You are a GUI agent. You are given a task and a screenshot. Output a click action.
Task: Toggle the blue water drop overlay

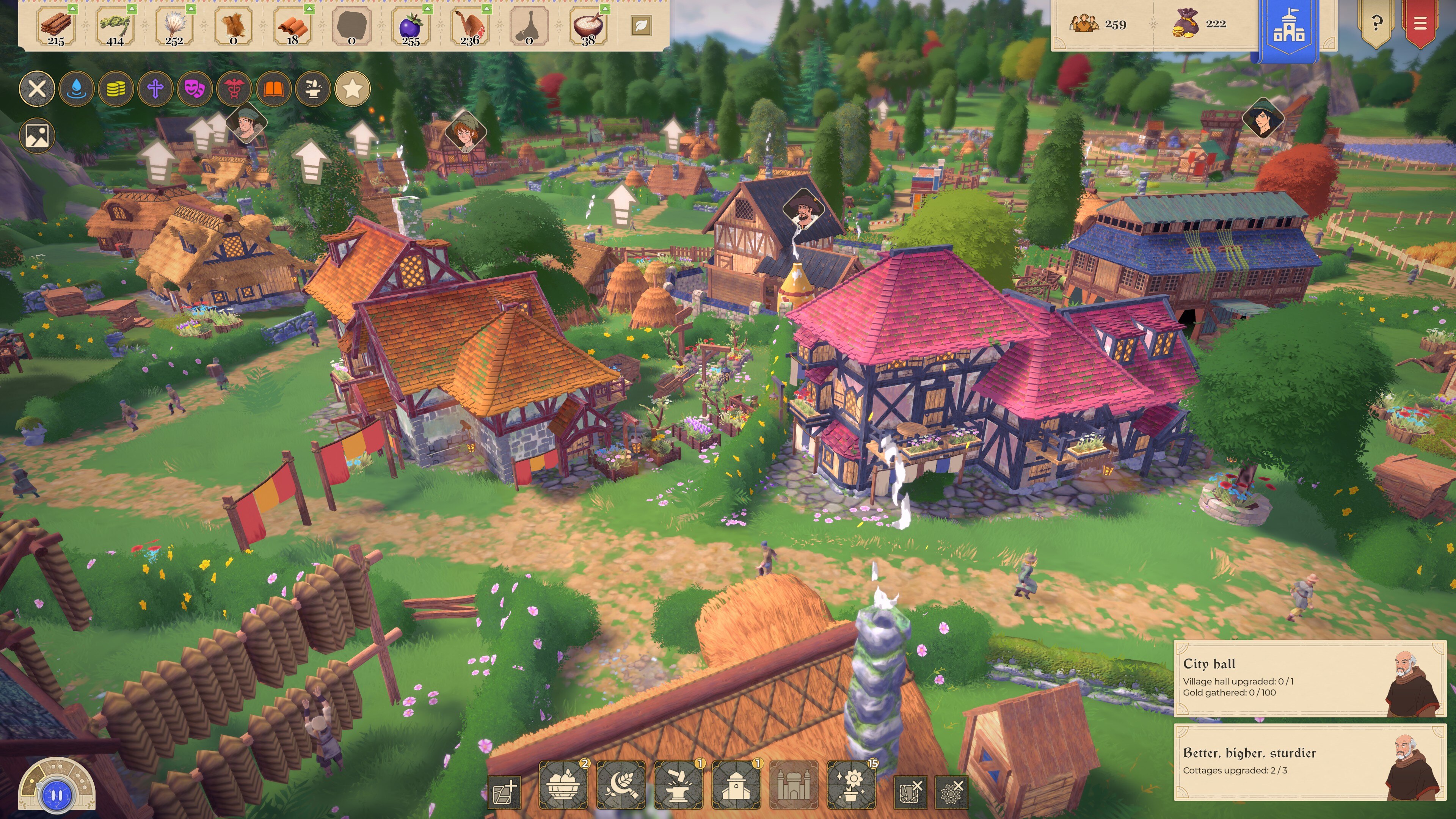click(76, 89)
